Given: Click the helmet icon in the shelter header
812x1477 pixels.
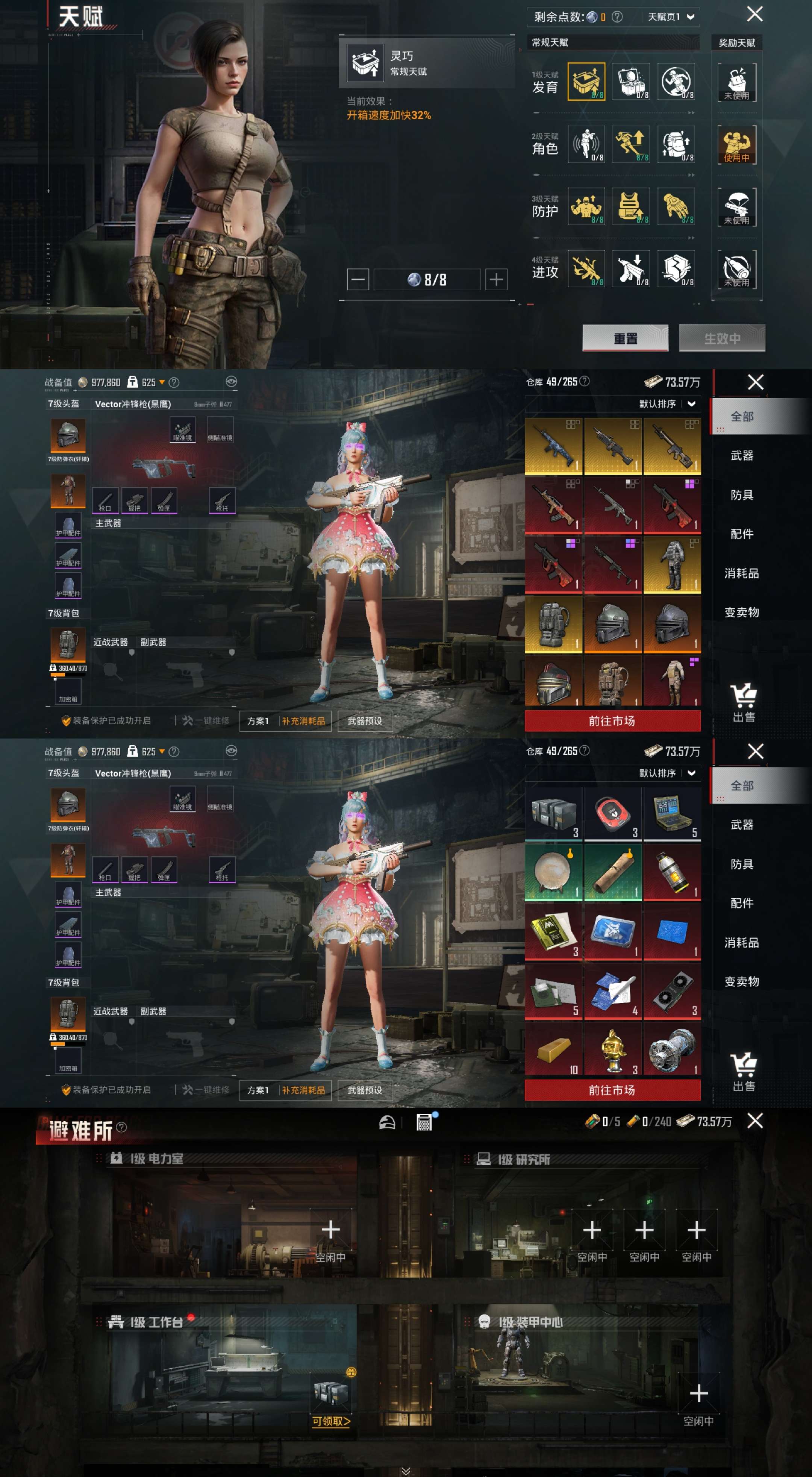Looking at the screenshot, I should coord(387,1122).
